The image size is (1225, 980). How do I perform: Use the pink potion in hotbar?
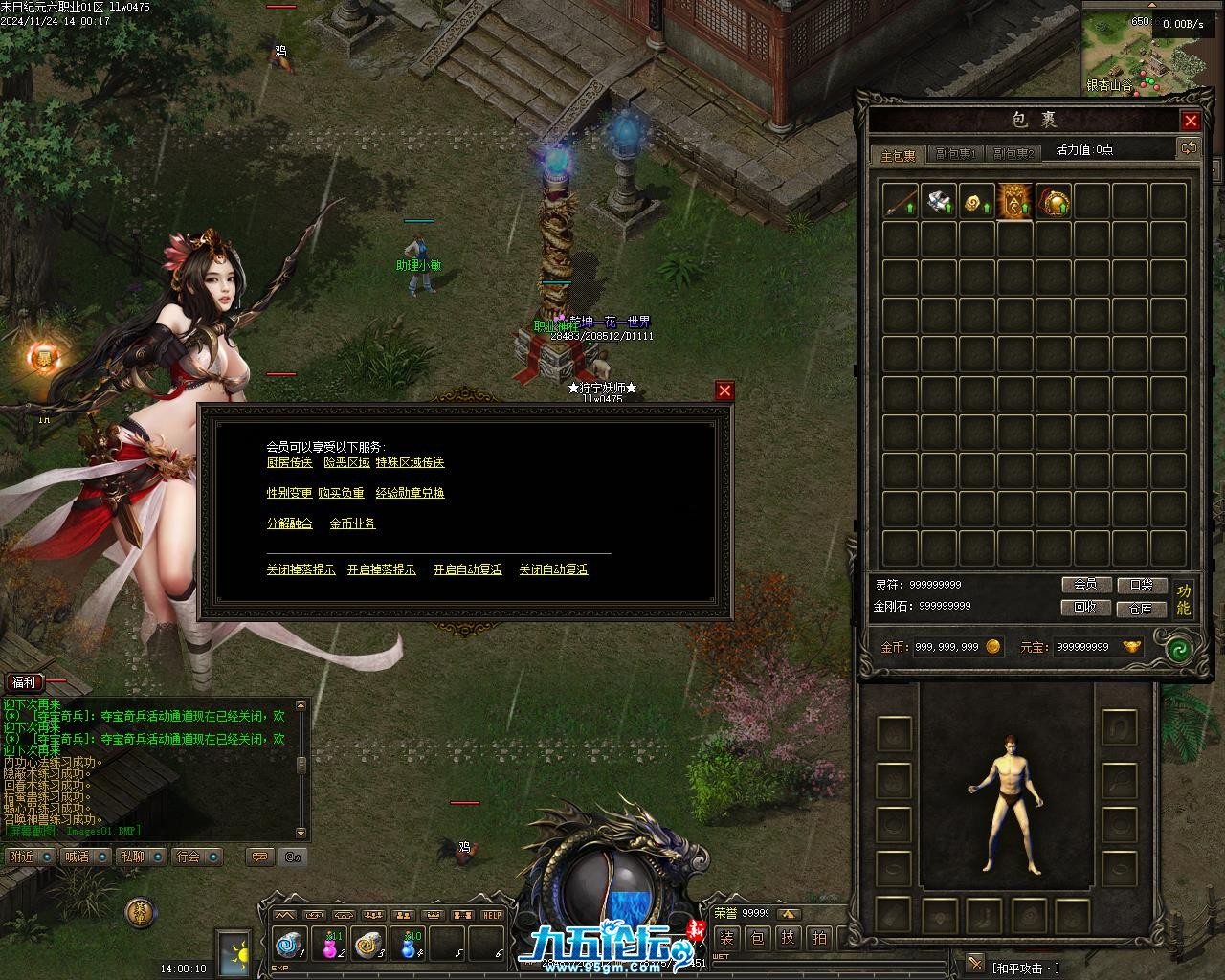329,945
